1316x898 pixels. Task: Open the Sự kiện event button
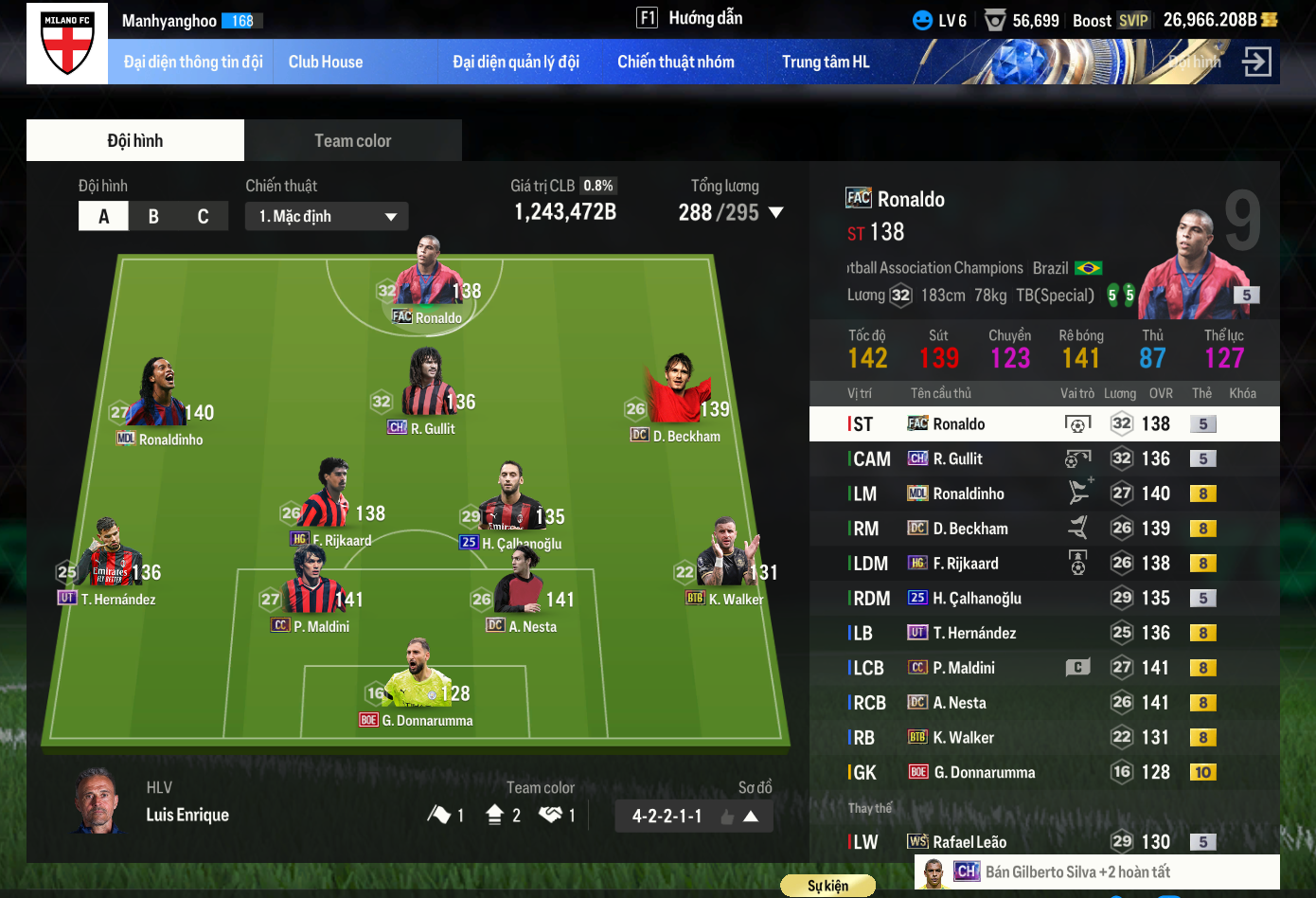827,886
